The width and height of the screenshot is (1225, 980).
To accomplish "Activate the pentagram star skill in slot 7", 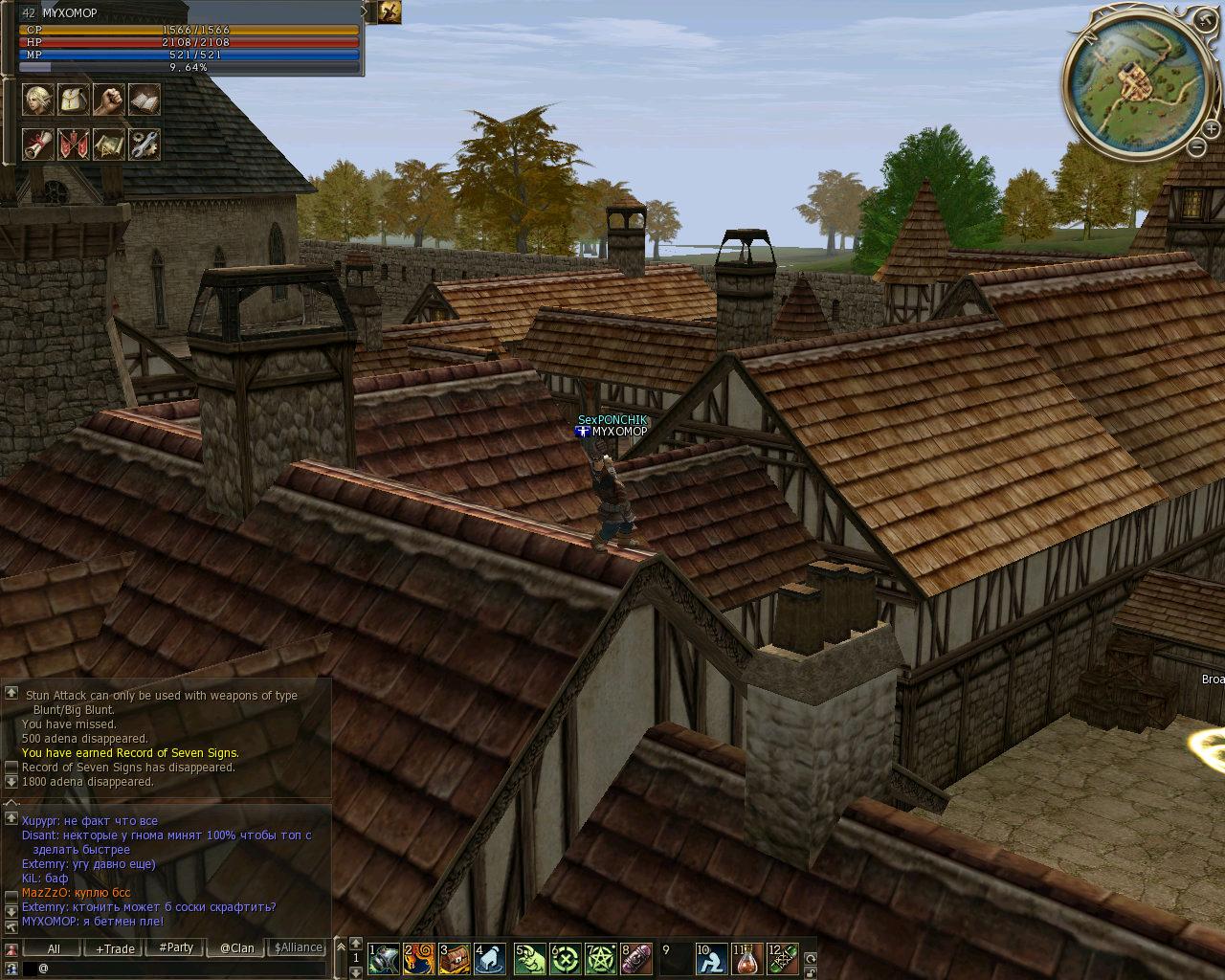I will tap(602, 958).
